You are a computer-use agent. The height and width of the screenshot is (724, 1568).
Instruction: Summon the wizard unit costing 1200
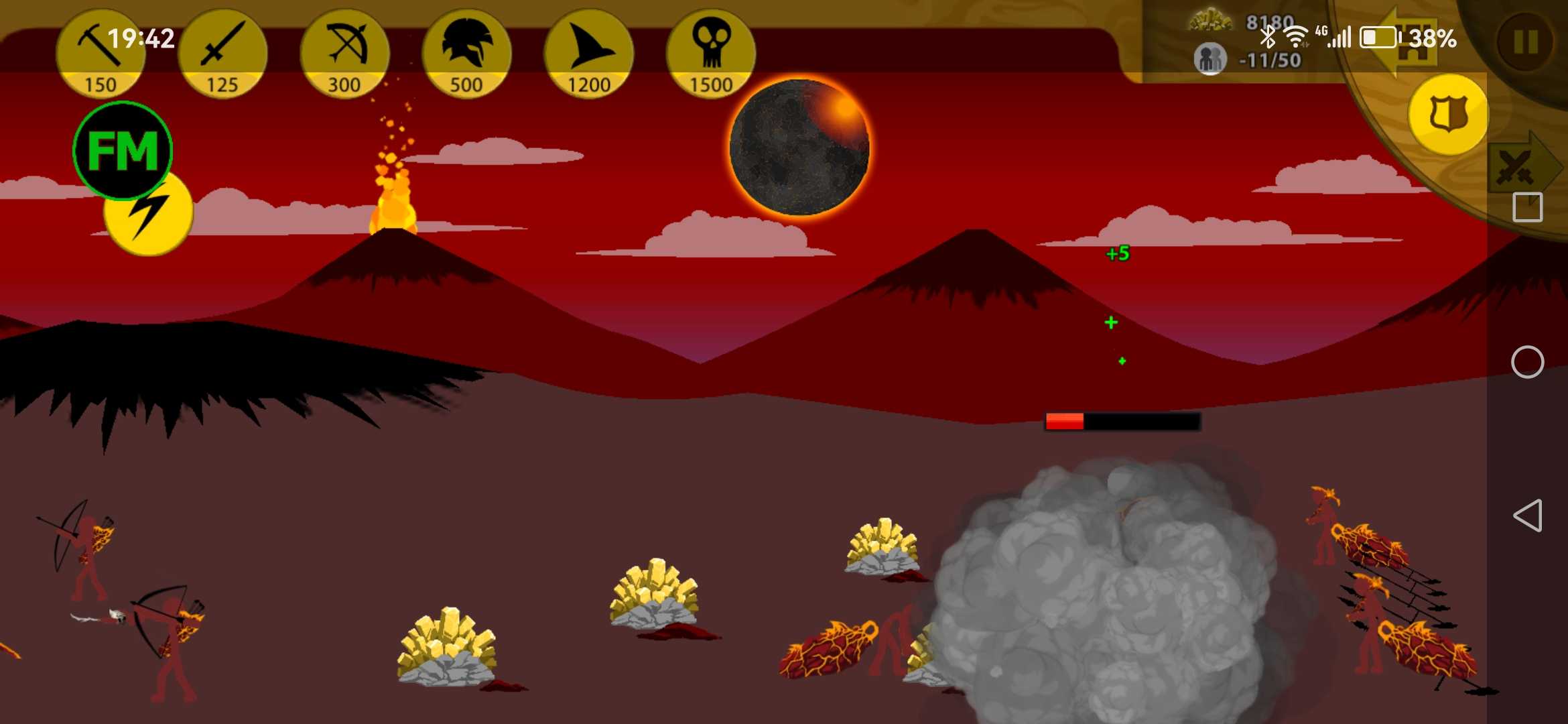(x=589, y=54)
